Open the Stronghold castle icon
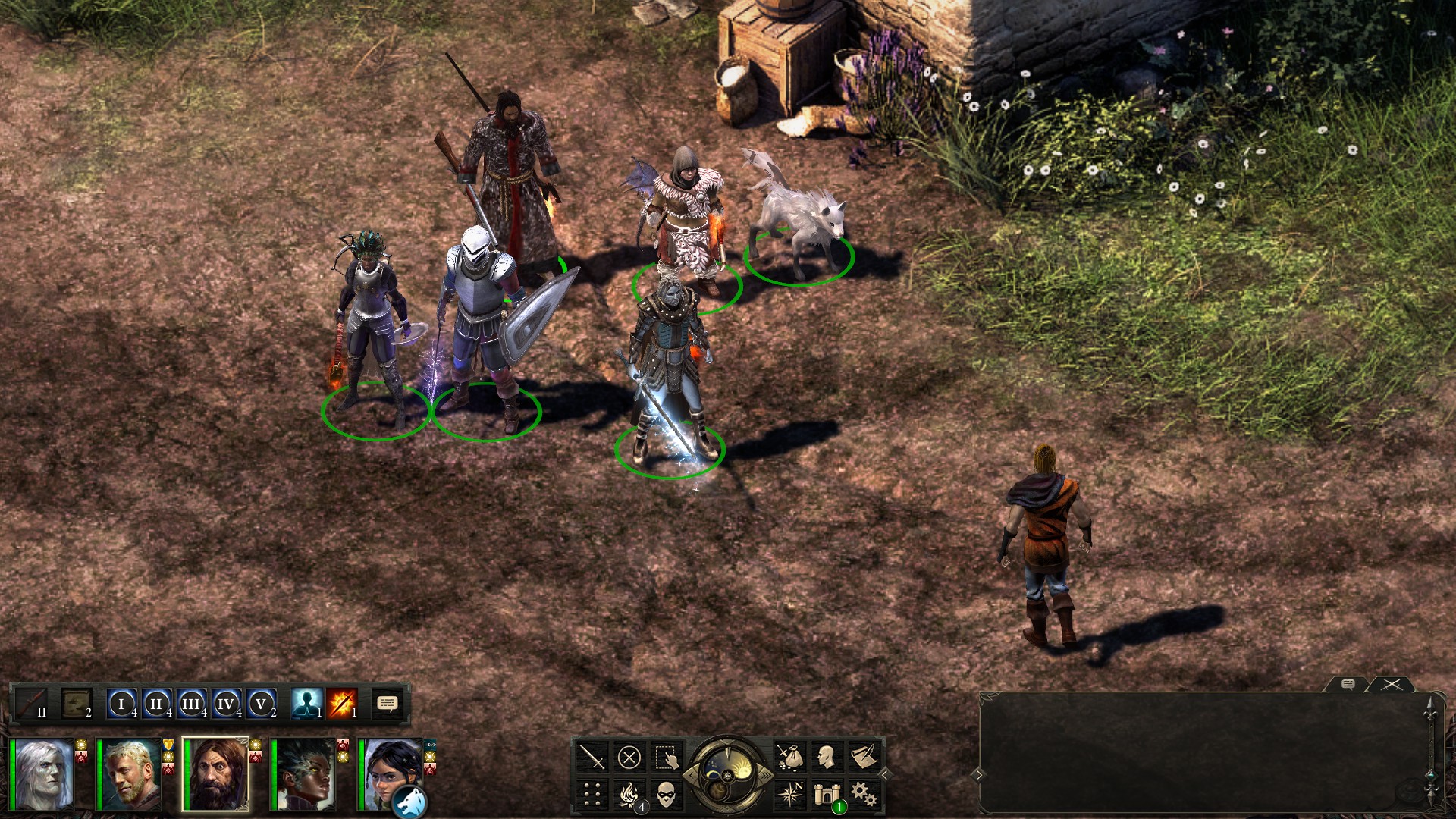 point(827,795)
